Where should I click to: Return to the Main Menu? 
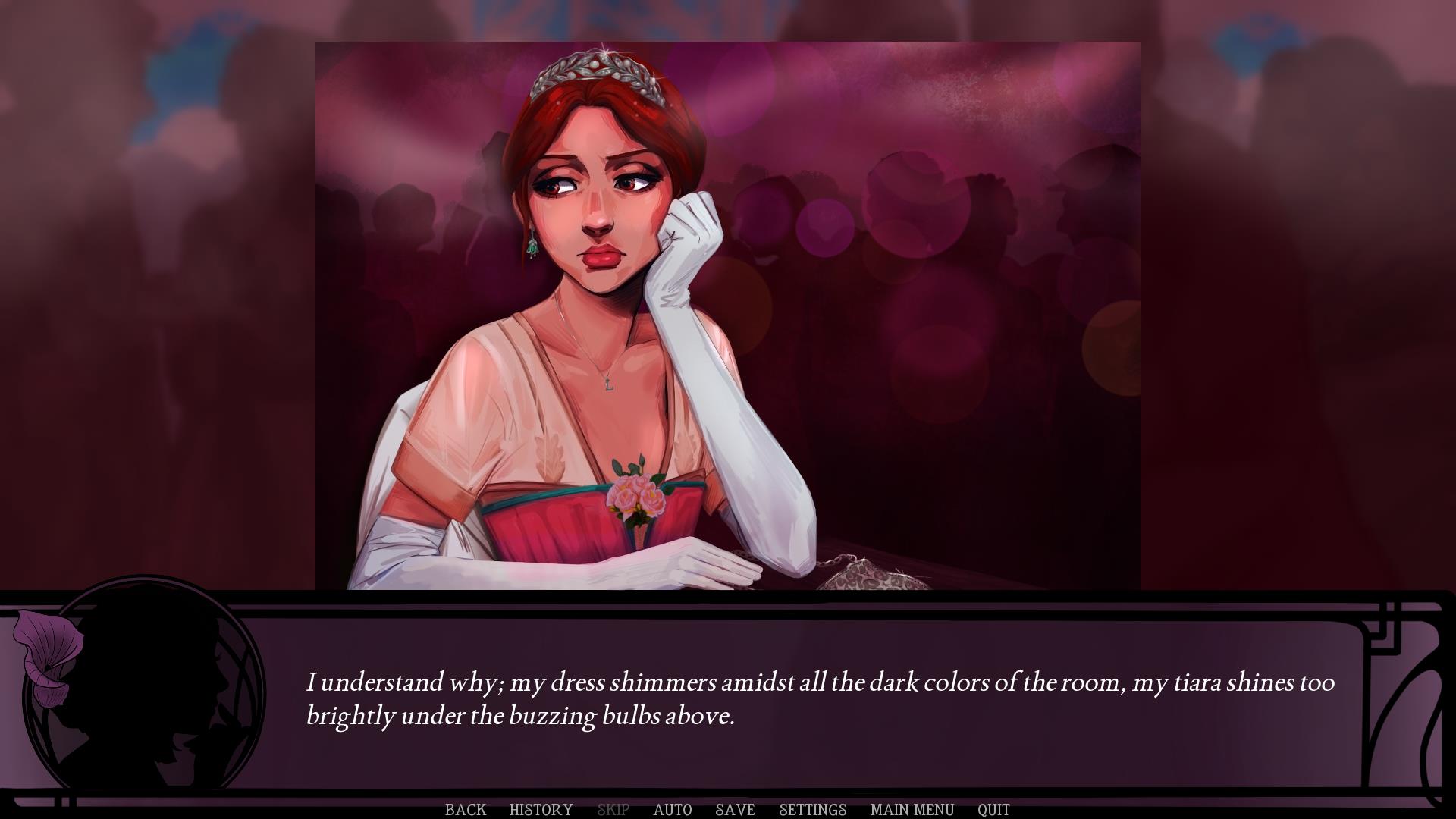point(912,809)
